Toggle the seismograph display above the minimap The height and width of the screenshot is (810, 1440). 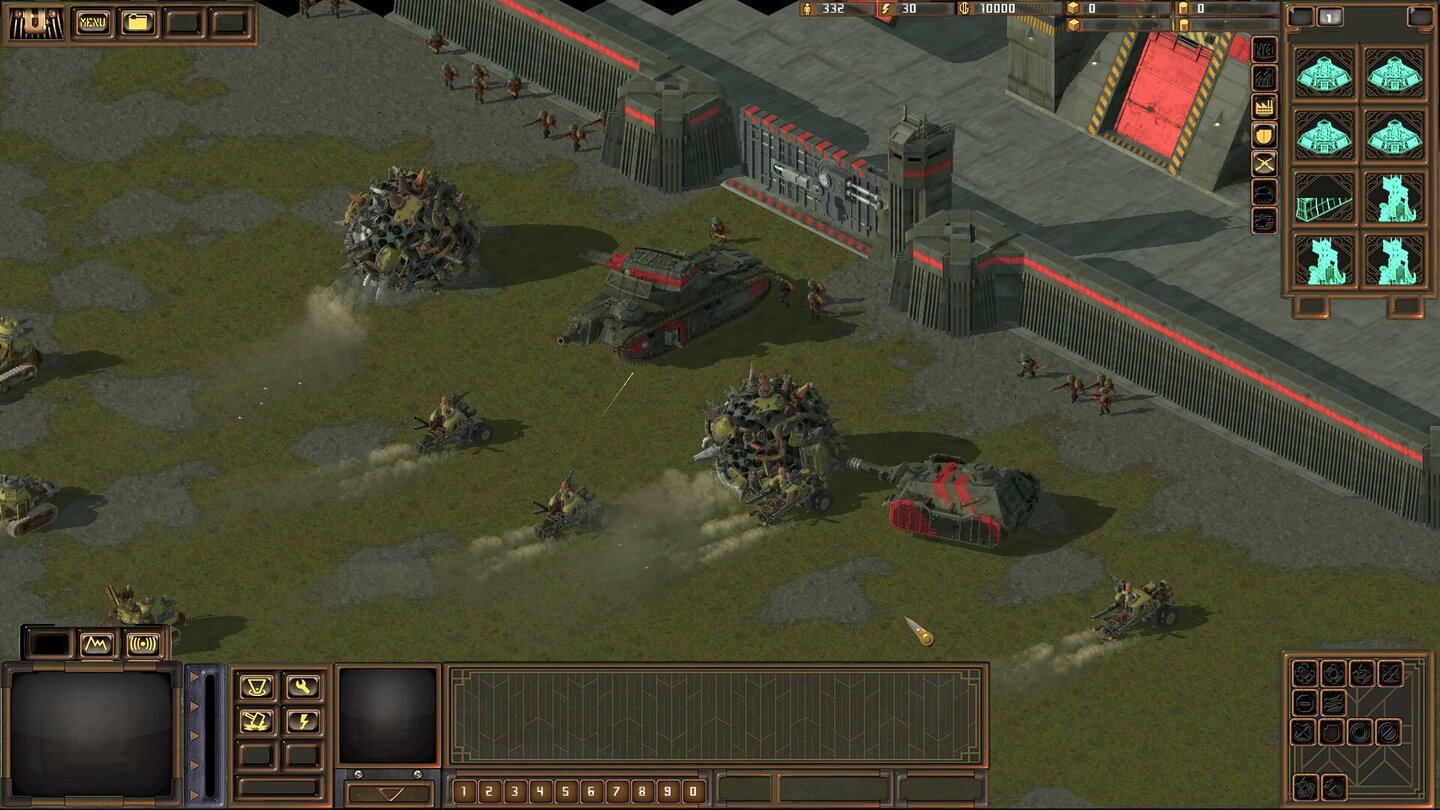pos(97,644)
